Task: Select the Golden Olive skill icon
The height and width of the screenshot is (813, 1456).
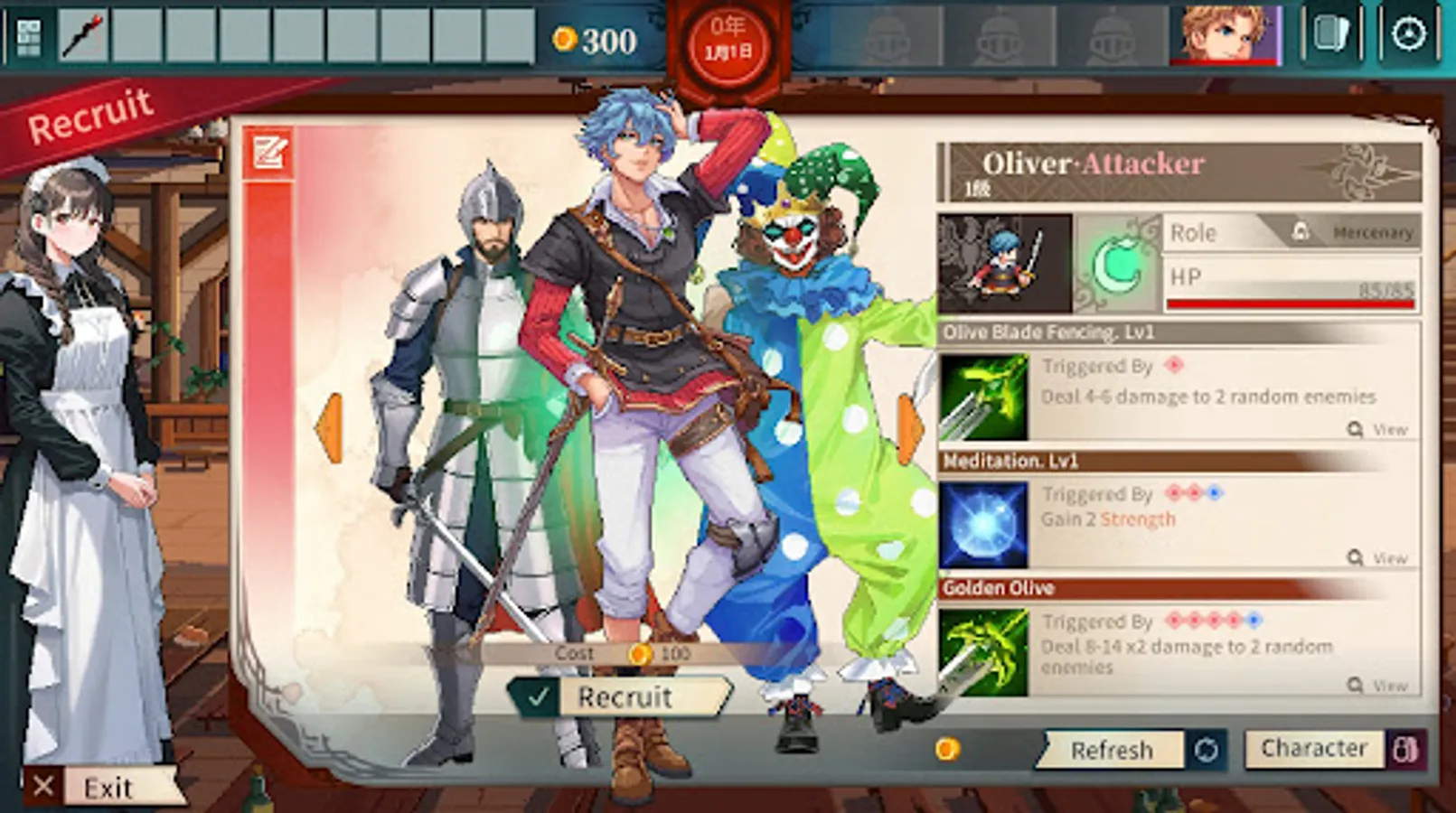Action: click(983, 652)
